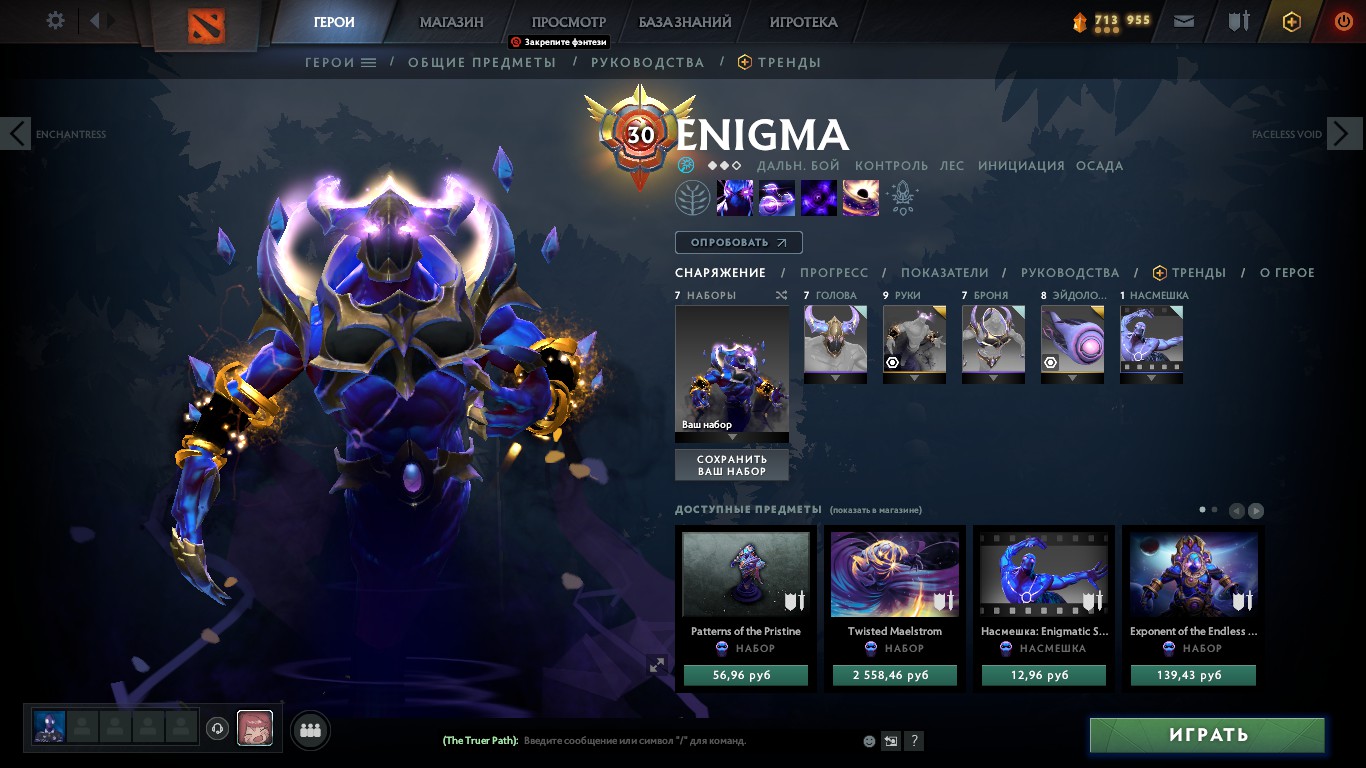This screenshot has height=768, width=1366.
Task: Open messages via envelope icon
Action: 1183,20
